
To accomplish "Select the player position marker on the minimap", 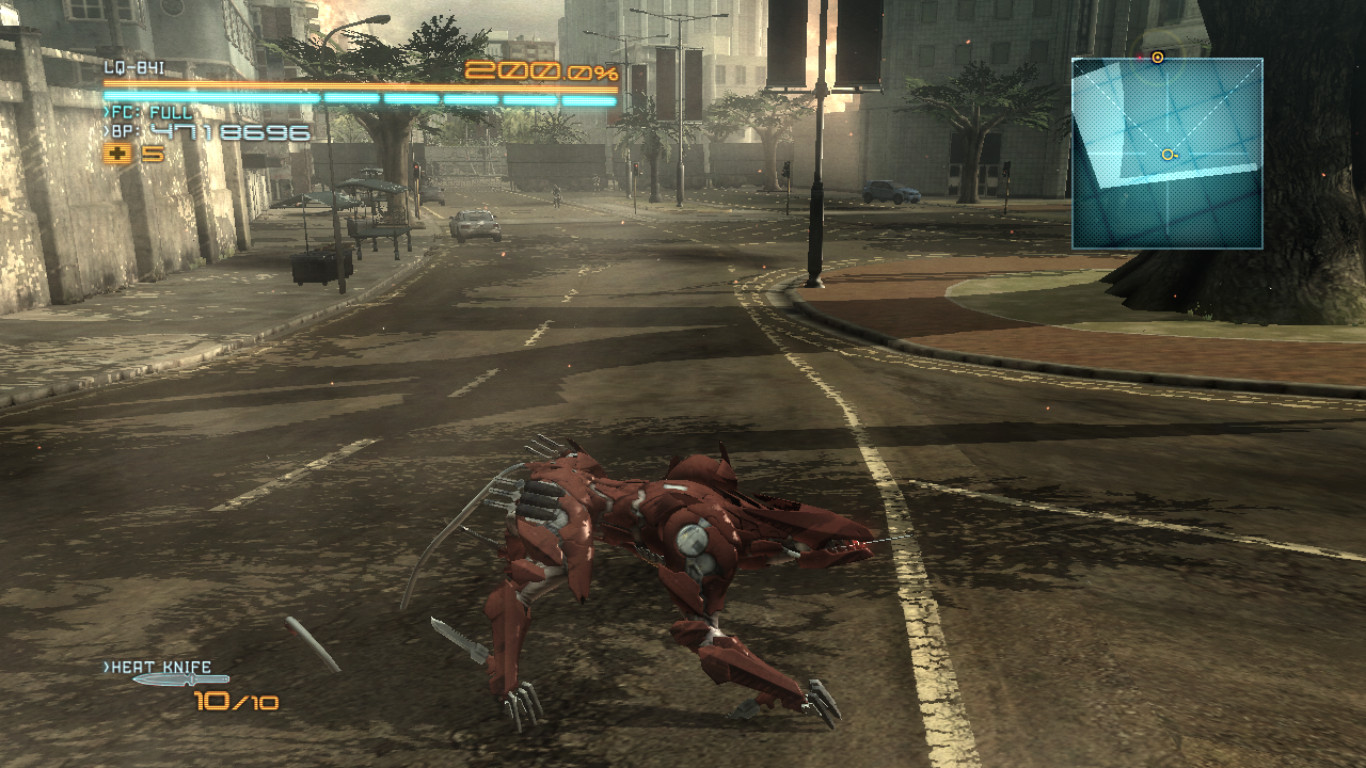I will point(1165,155).
